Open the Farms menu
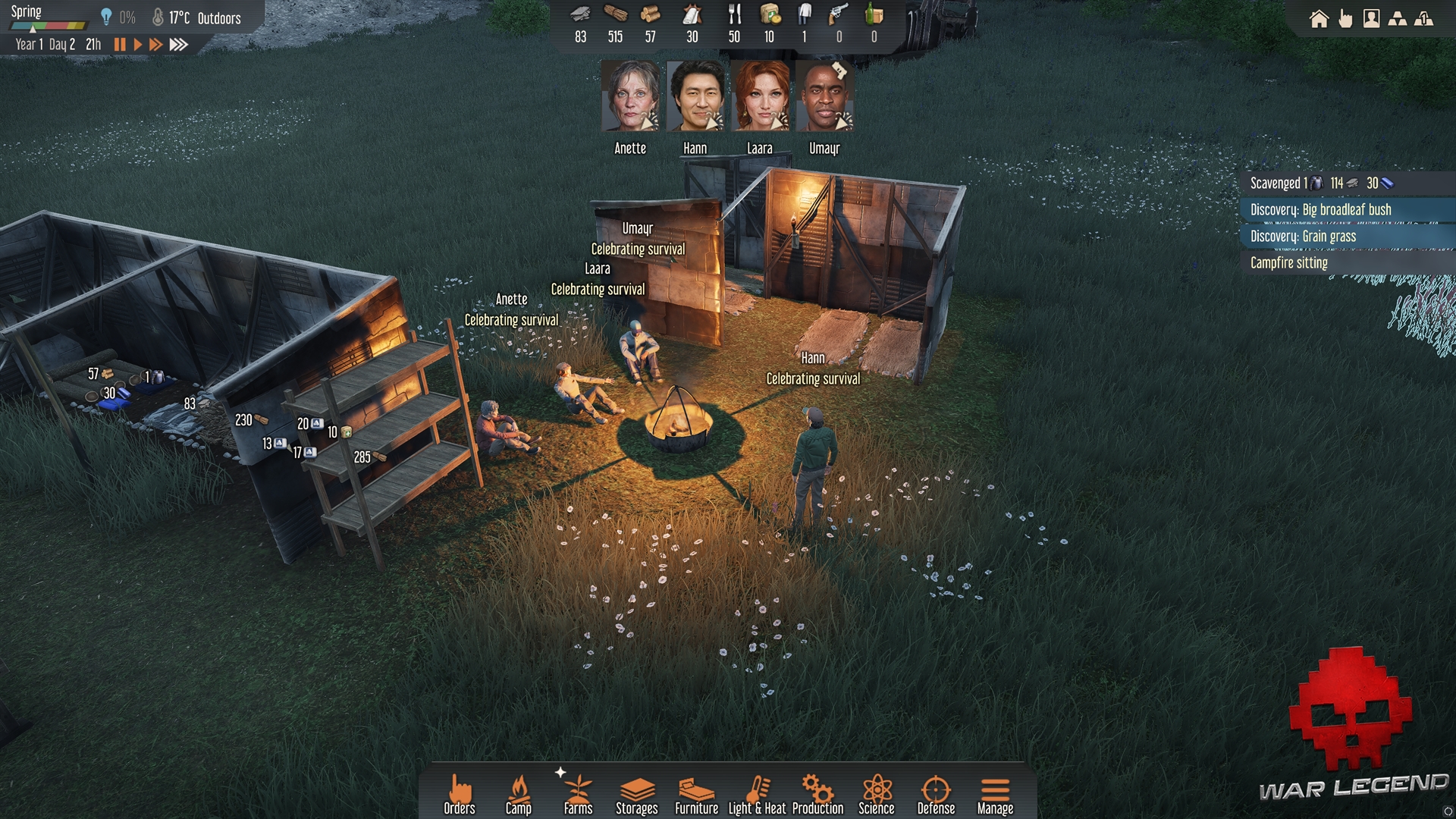Image resolution: width=1456 pixels, height=819 pixels. click(578, 794)
